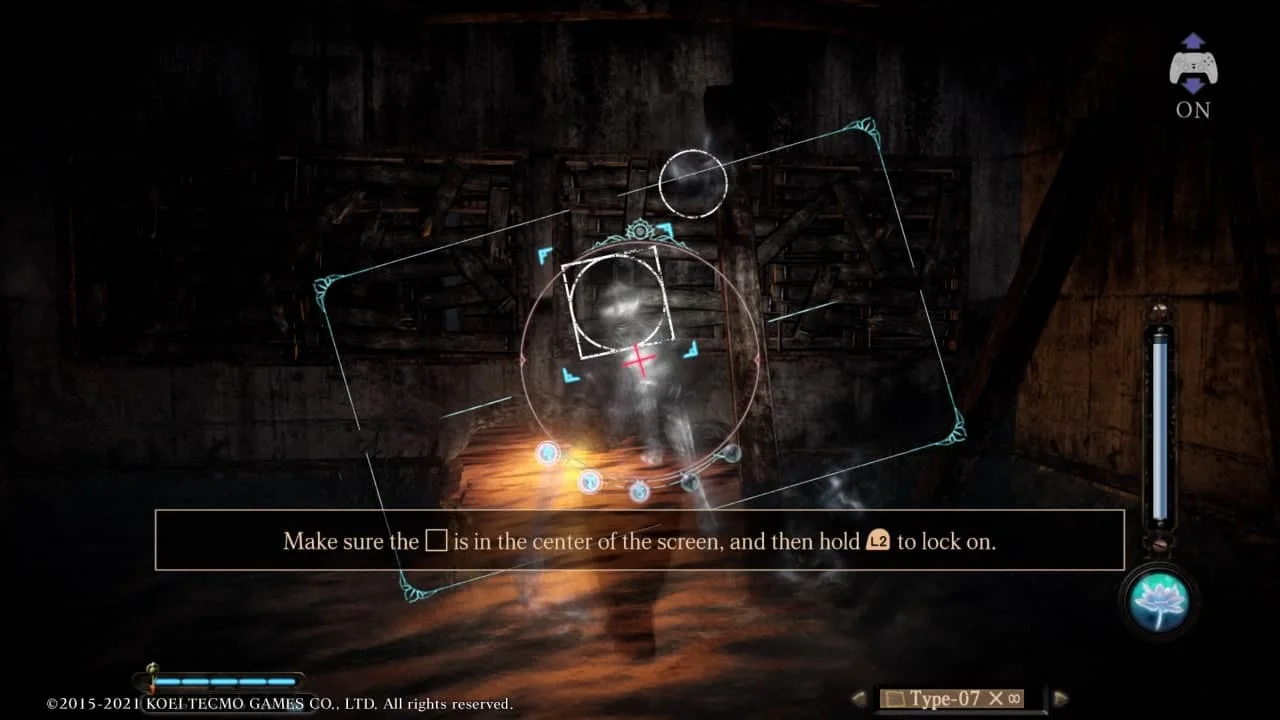
Task: Select the center spirit orb on the camera strap
Action: coord(640,492)
